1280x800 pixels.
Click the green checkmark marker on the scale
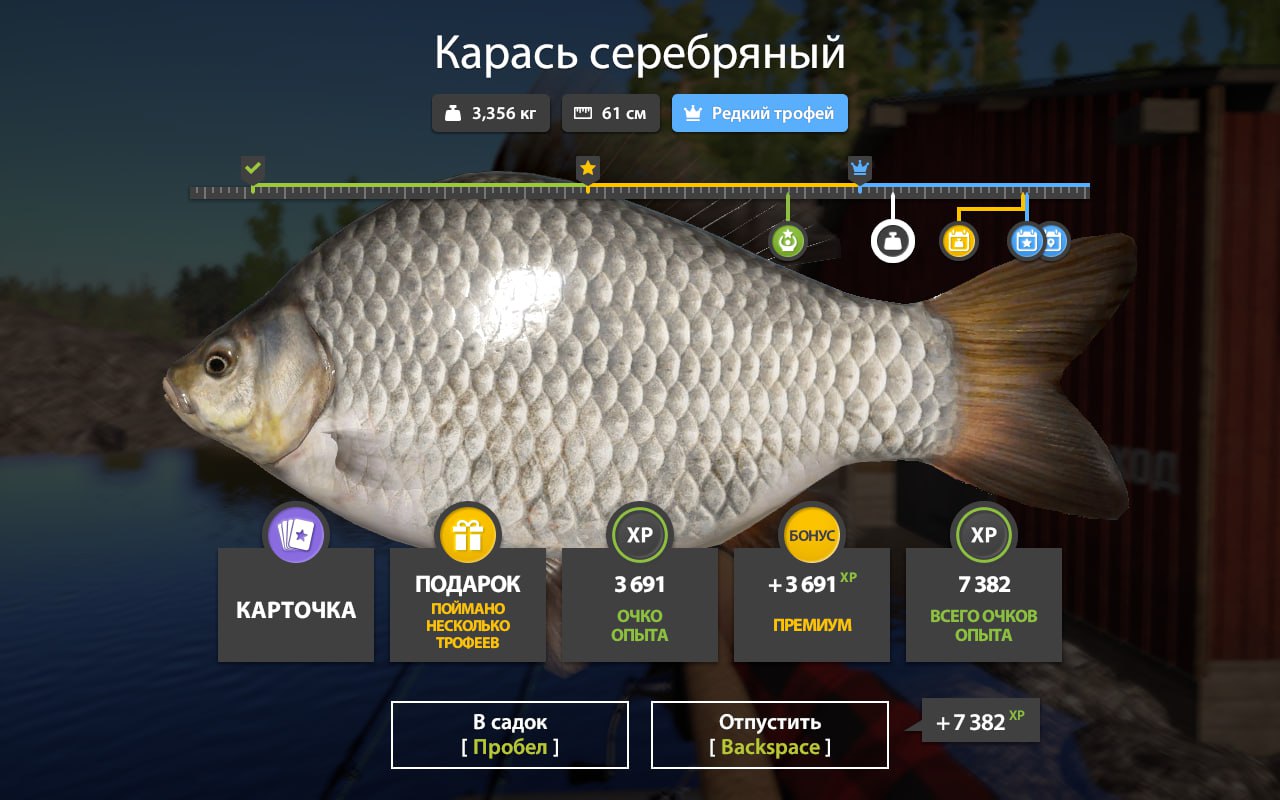tap(252, 168)
